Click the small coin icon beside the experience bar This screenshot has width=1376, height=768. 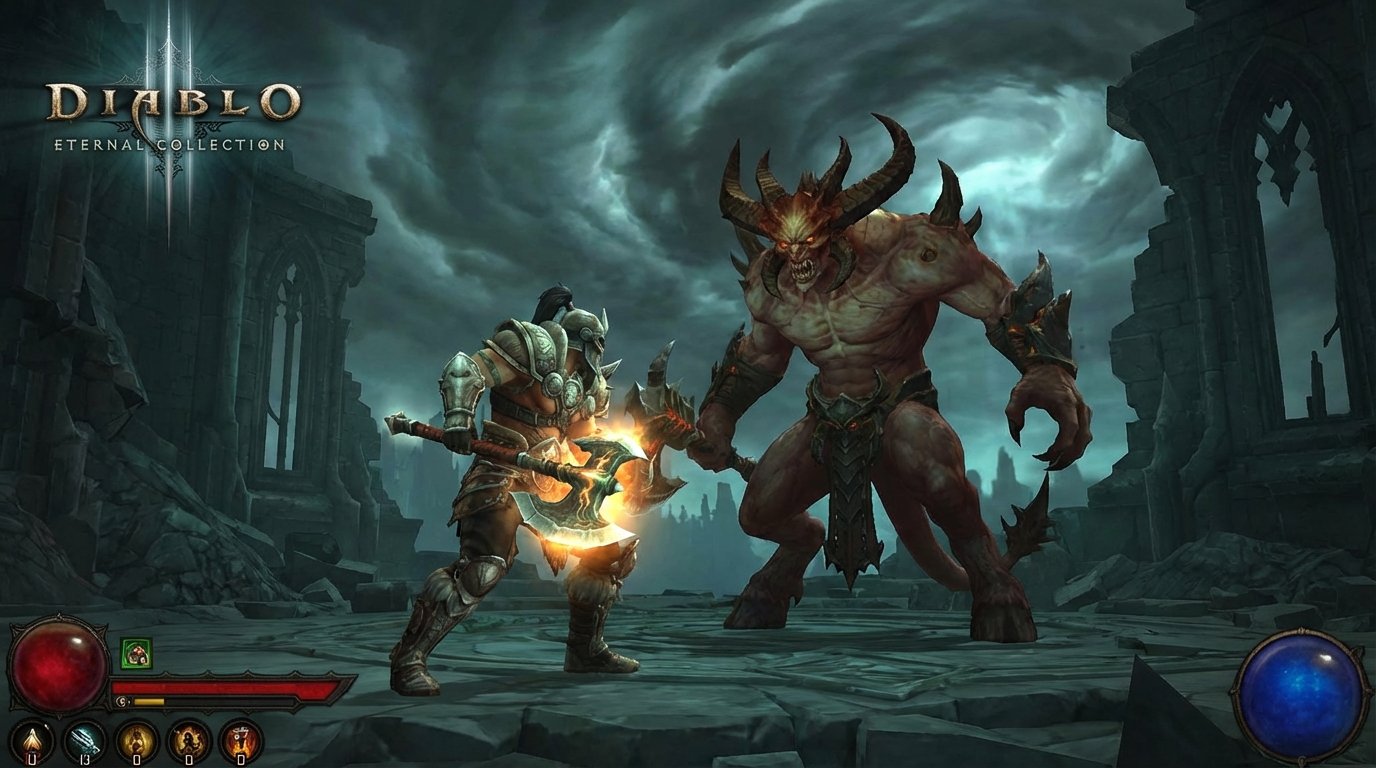122,701
